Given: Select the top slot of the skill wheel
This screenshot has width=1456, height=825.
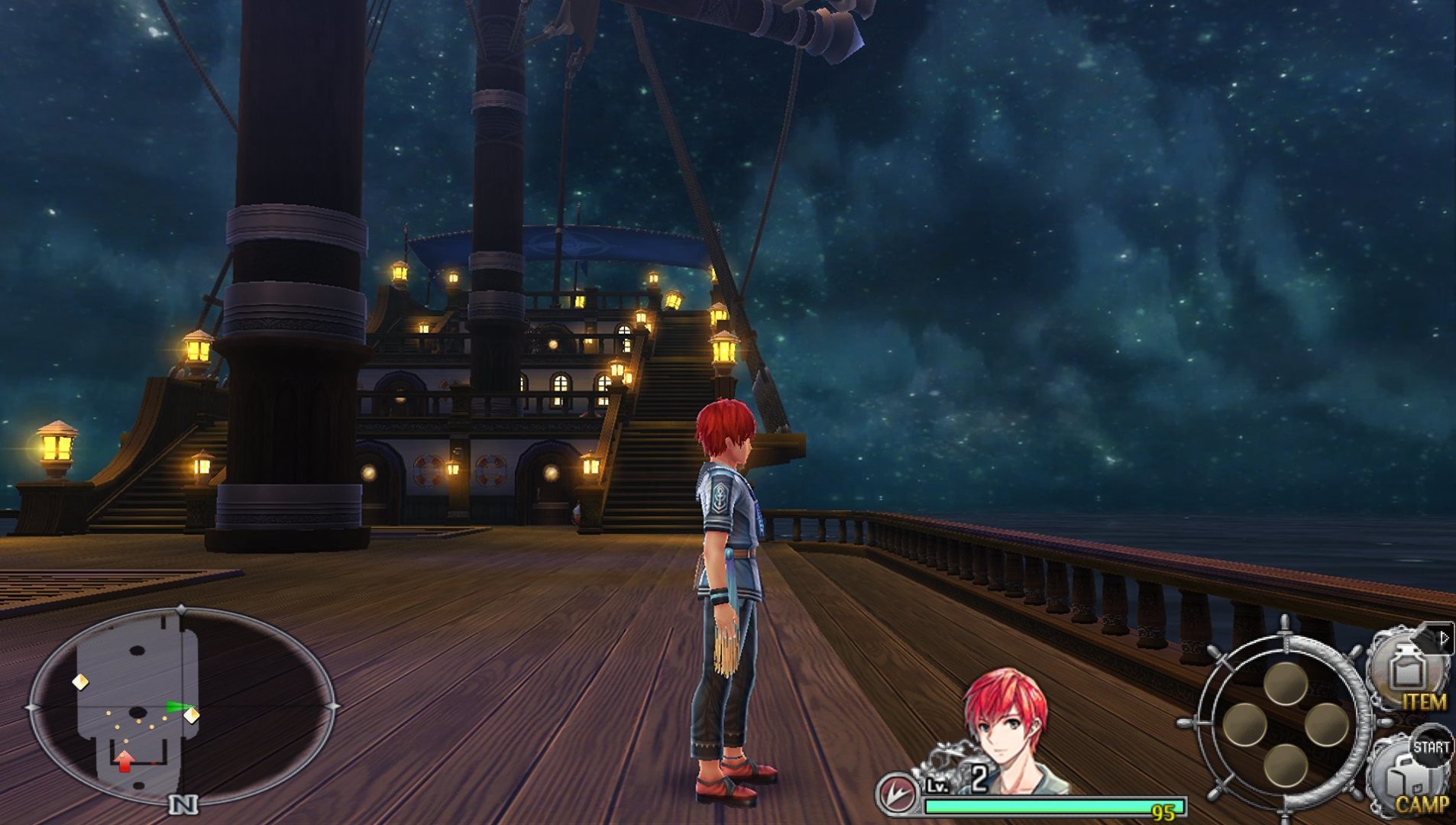Looking at the screenshot, I should tap(1285, 682).
